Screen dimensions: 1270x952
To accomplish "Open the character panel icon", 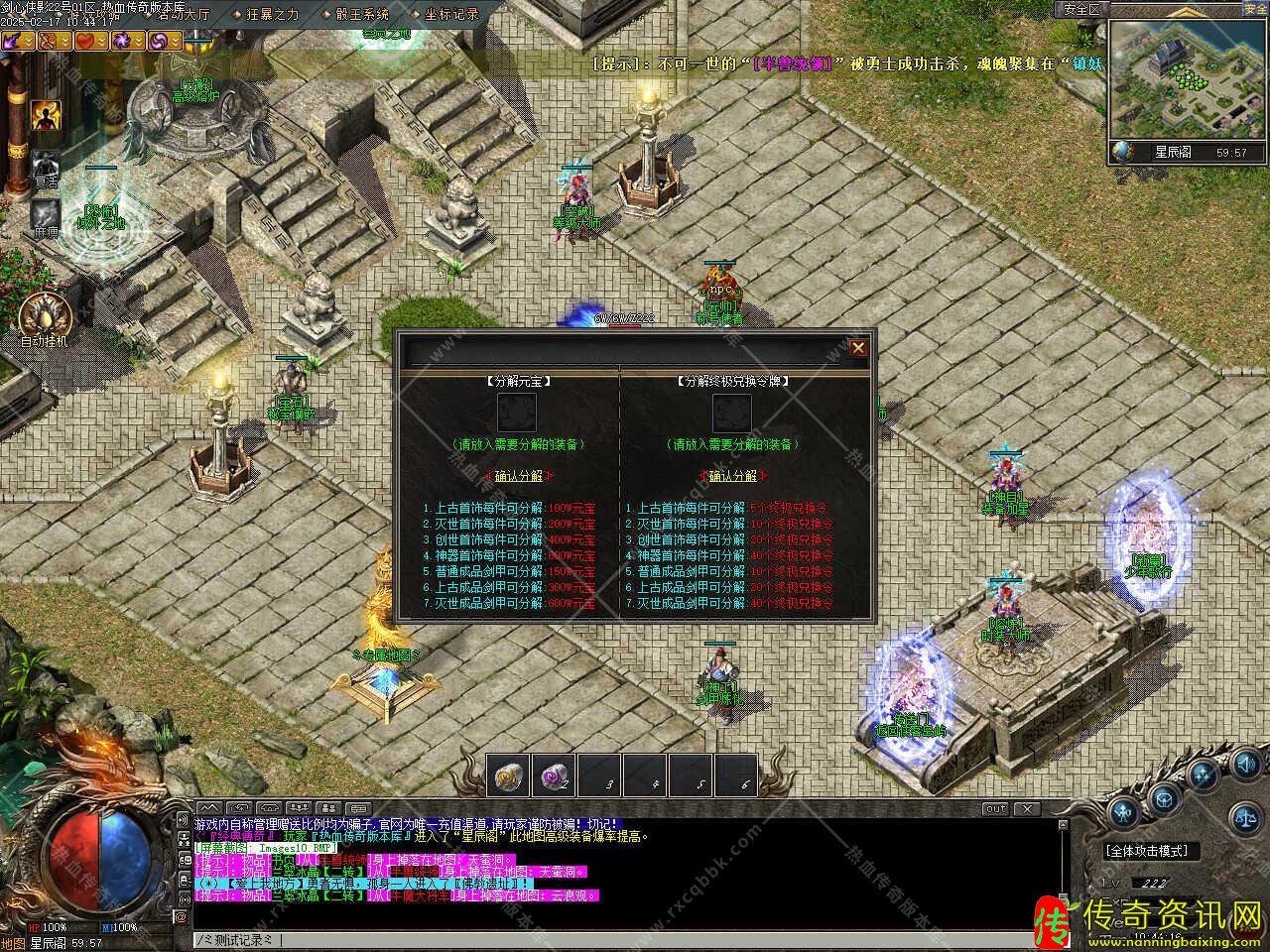I will 1124,813.
